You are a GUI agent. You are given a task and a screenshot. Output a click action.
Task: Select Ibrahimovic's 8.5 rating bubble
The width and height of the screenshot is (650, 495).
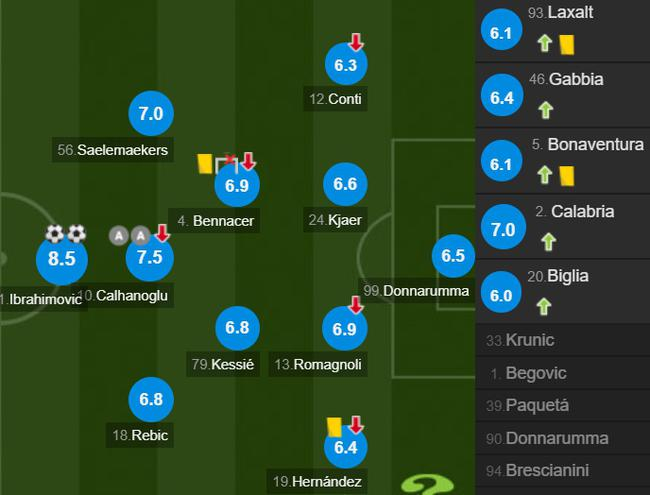coord(61,258)
